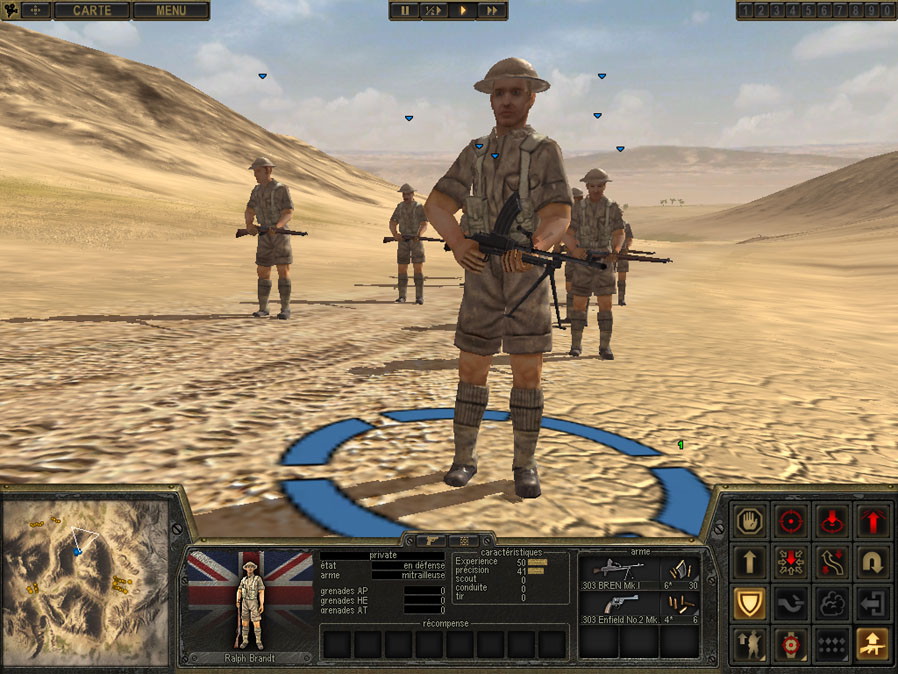
Task: Activate the red crosshair attack command
Action: point(791,521)
